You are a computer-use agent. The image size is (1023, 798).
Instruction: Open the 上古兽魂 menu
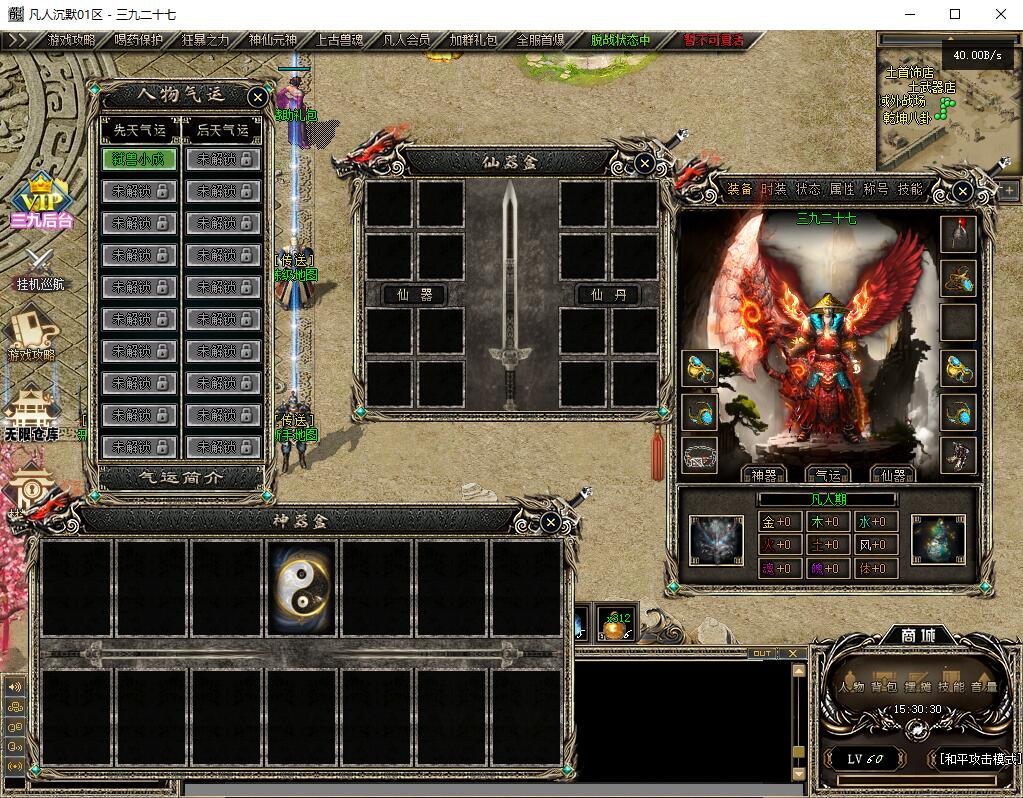[341, 40]
